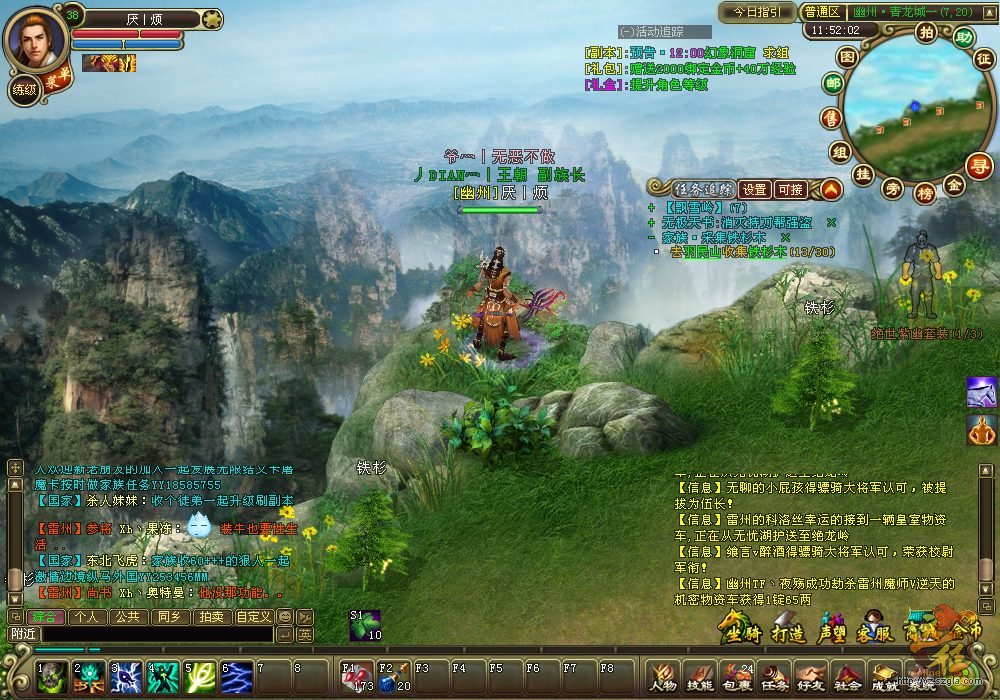Open the 任务 quest log
This screenshot has height=700, width=1000.
click(773, 679)
